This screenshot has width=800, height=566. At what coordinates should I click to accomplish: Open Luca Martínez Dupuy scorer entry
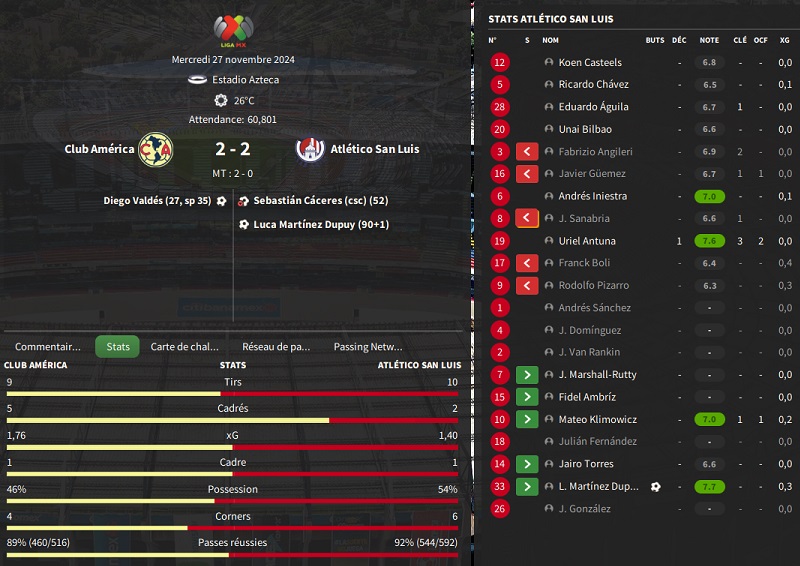point(321,224)
